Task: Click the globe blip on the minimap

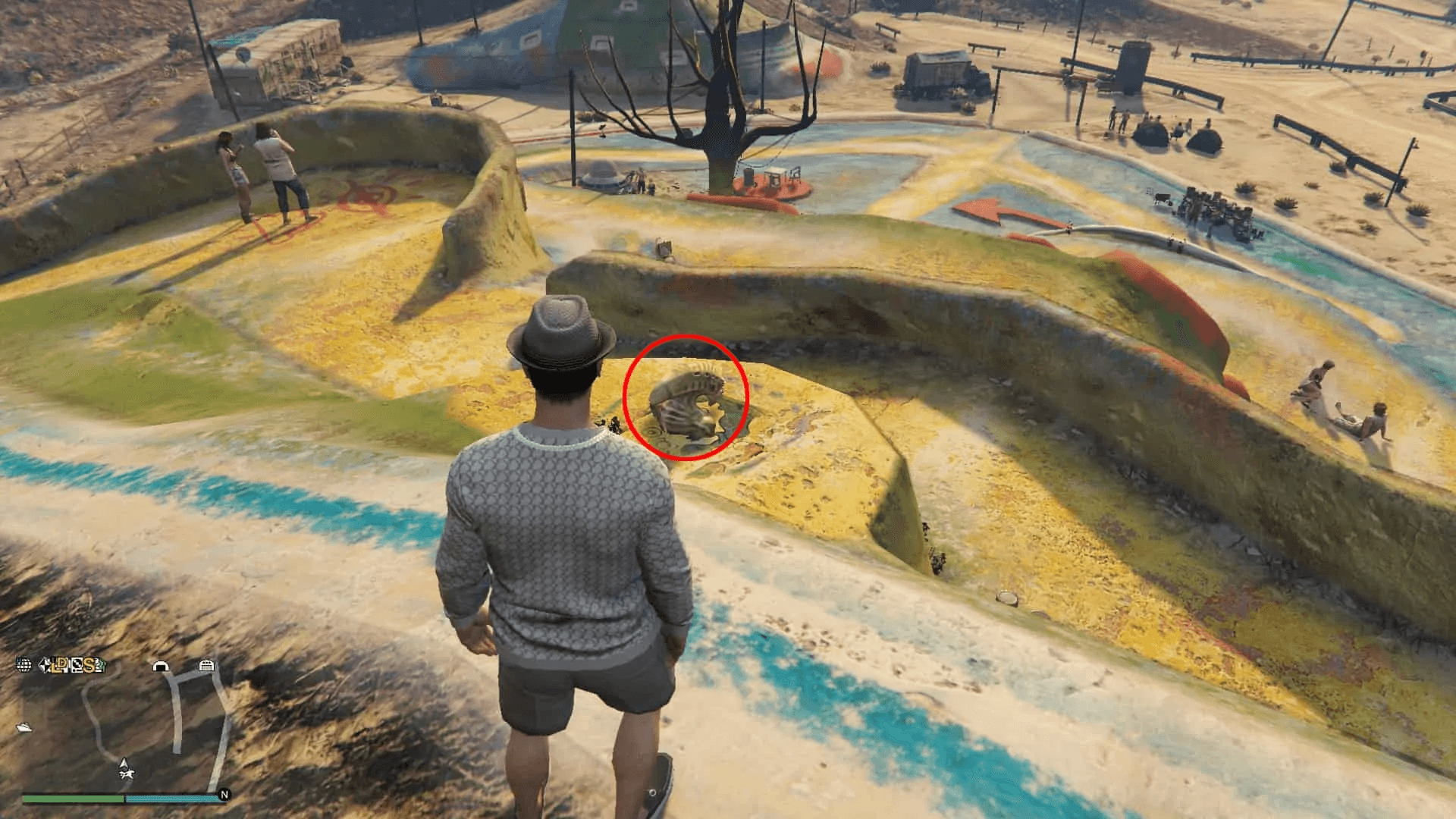Action: (24, 665)
